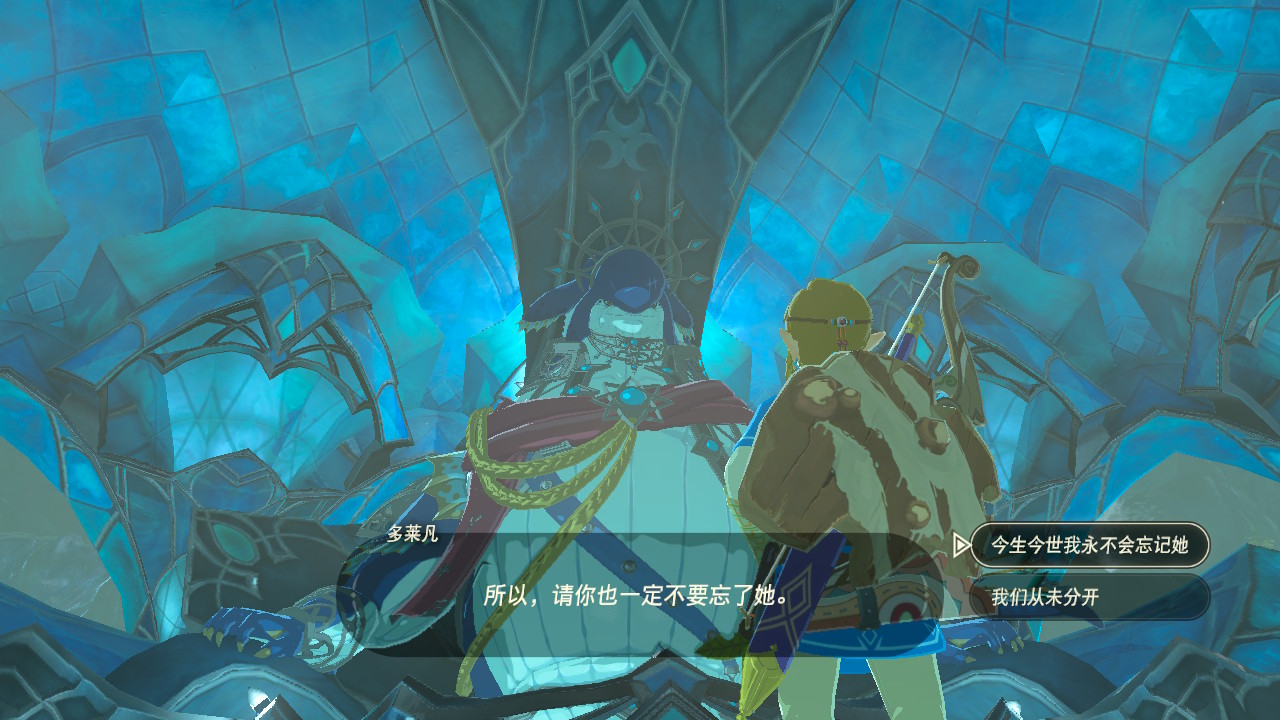Choose the reply "今生今世我永不会忘记她"
Image resolution: width=1280 pixels, height=720 pixels.
pos(1089,545)
